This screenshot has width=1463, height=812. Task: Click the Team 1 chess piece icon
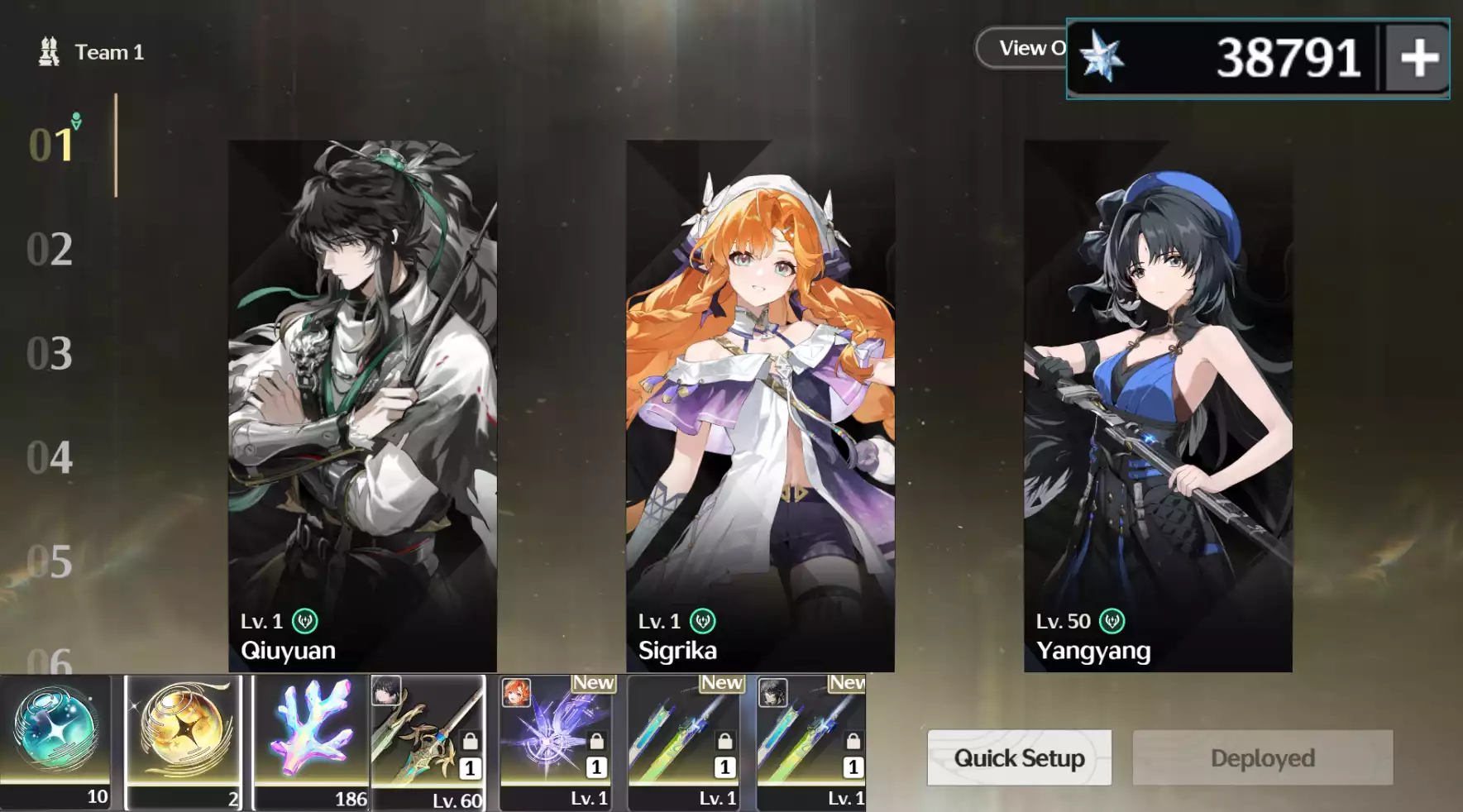(50, 51)
